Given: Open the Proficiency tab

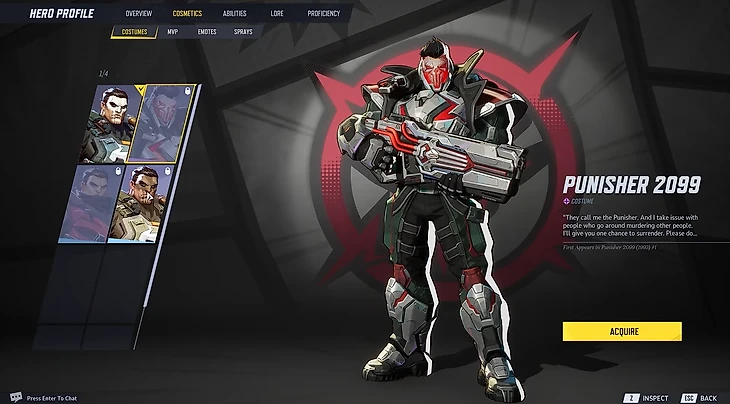Looking at the screenshot, I should click(323, 14).
